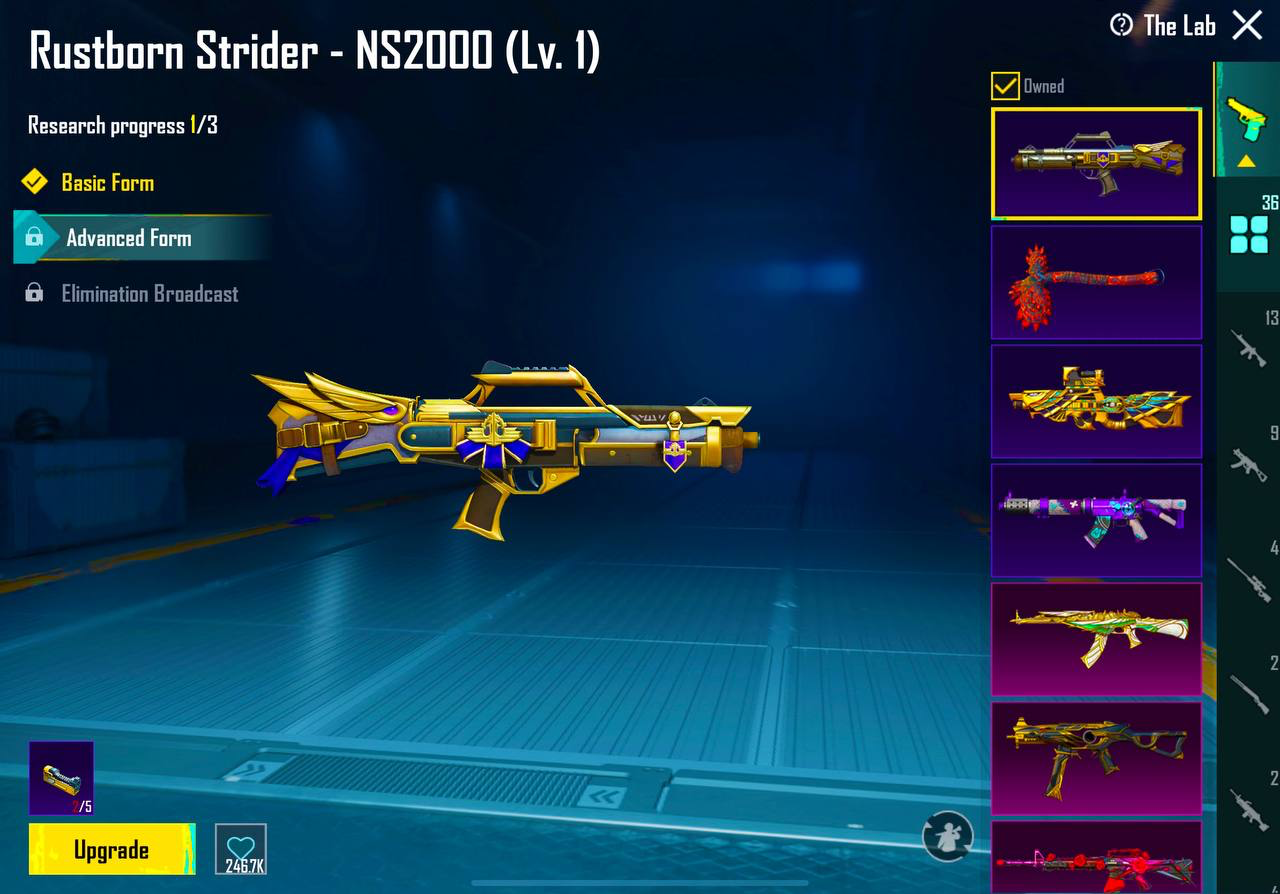1280x894 pixels.
Task: Like the skin with the heart button
Action: pos(241,849)
